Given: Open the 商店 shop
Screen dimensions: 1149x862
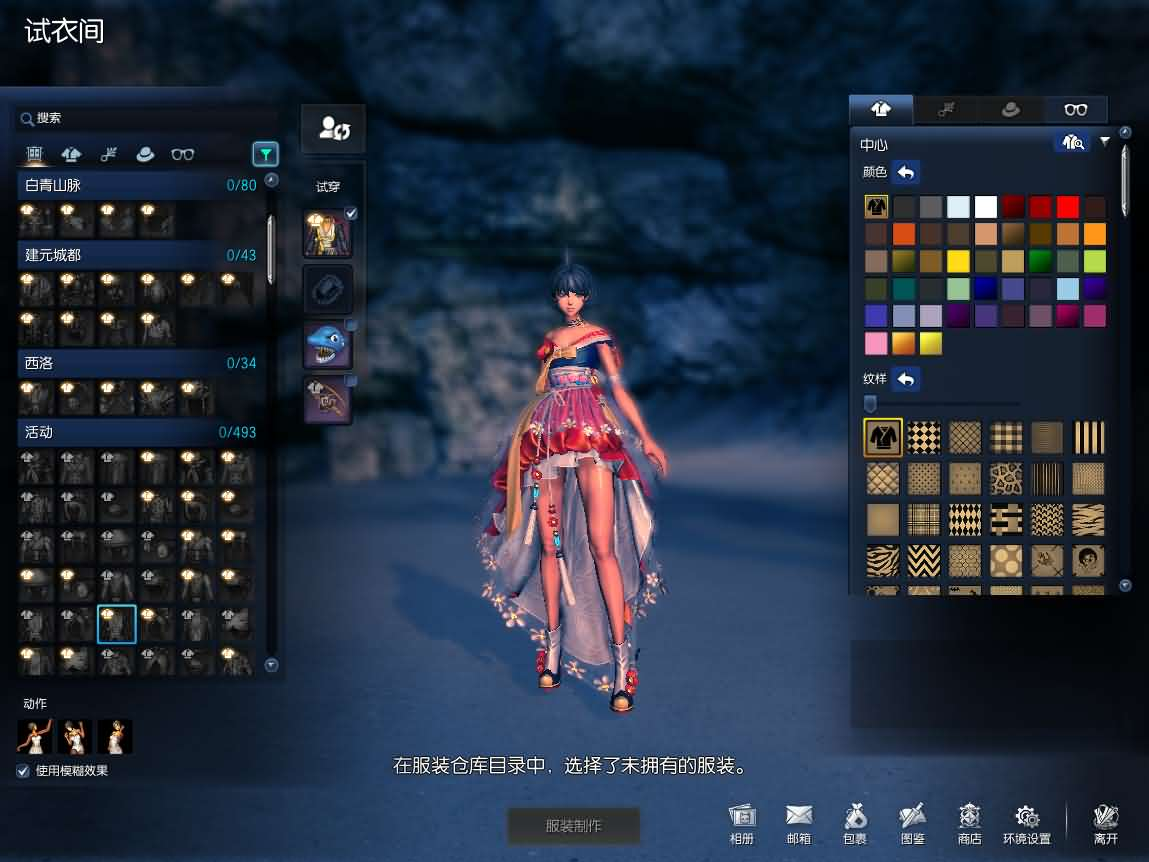Looking at the screenshot, I should [x=969, y=824].
